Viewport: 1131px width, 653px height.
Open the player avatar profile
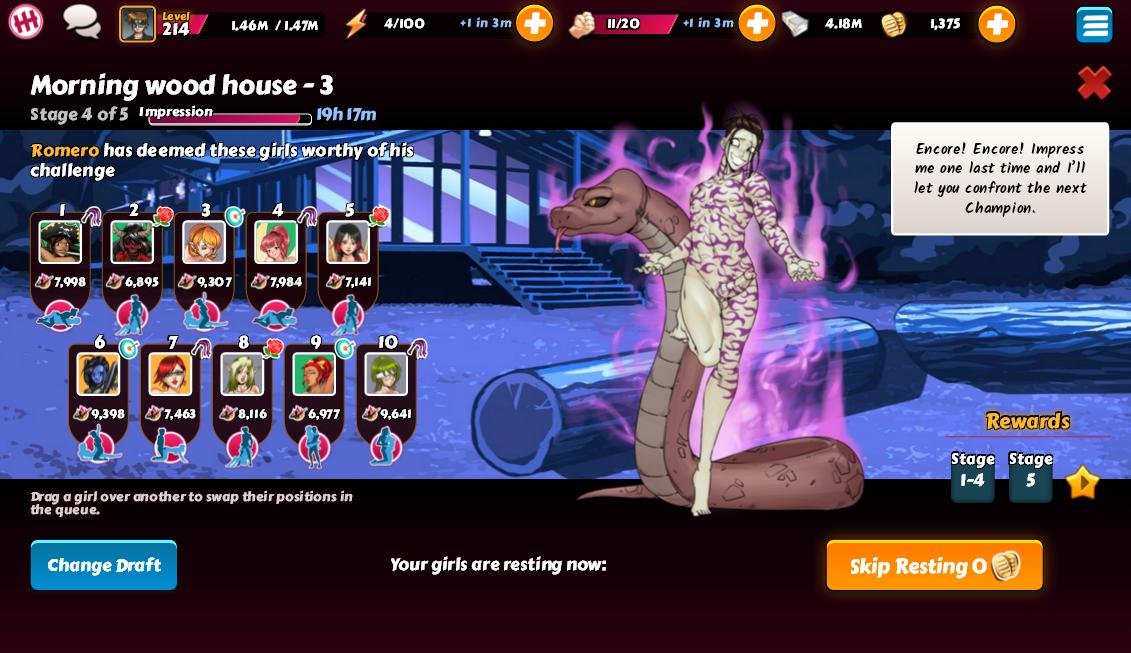tap(138, 23)
